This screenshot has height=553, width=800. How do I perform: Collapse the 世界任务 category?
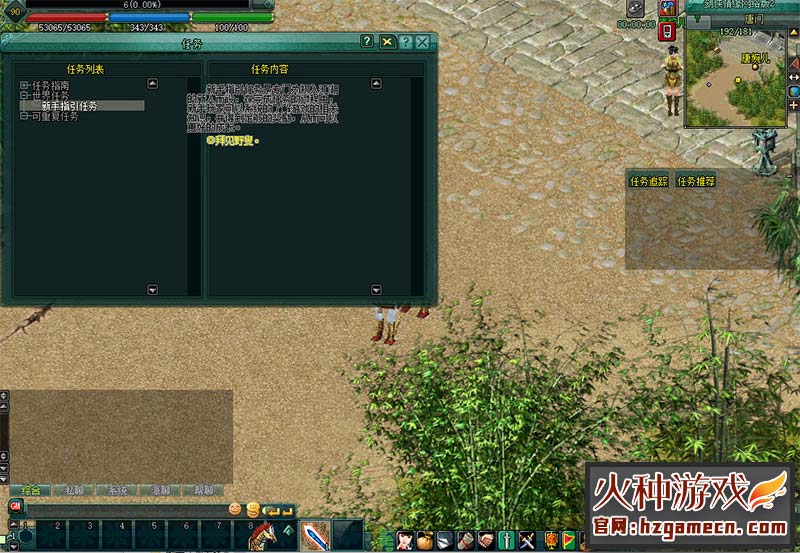tap(23, 96)
